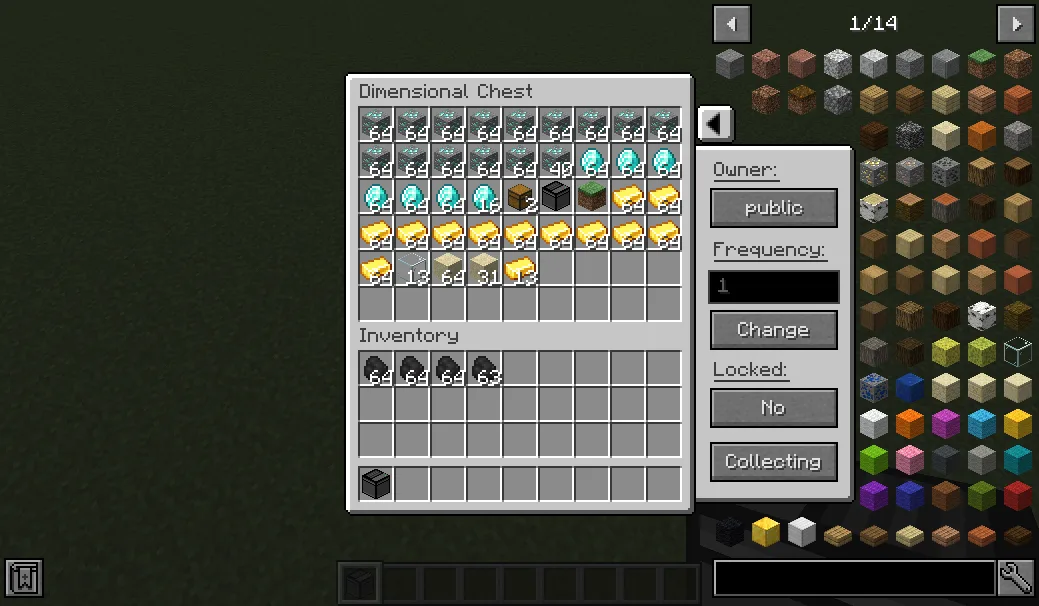Select the diamond stack of 16
The width and height of the screenshot is (1039, 606).
[484, 197]
